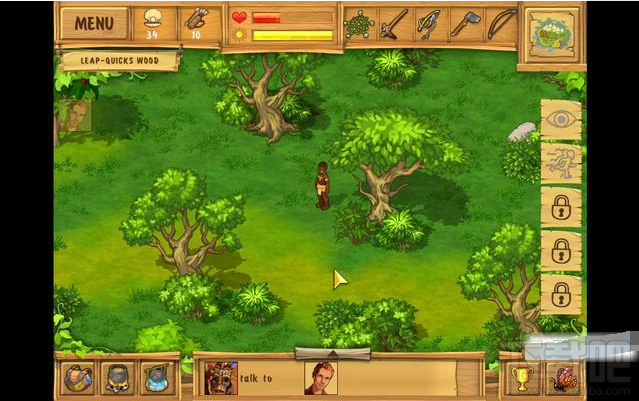Select the sword weapon icon

click(x=394, y=24)
